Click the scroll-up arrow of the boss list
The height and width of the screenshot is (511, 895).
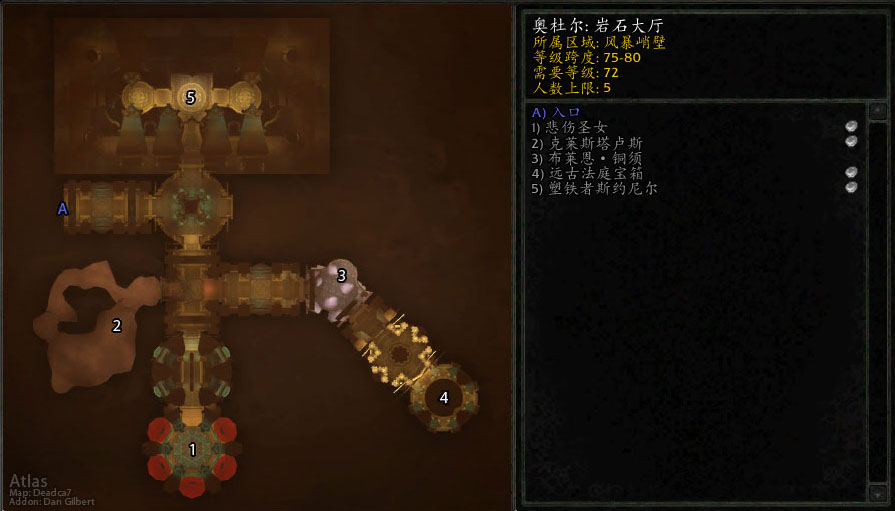click(875, 111)
